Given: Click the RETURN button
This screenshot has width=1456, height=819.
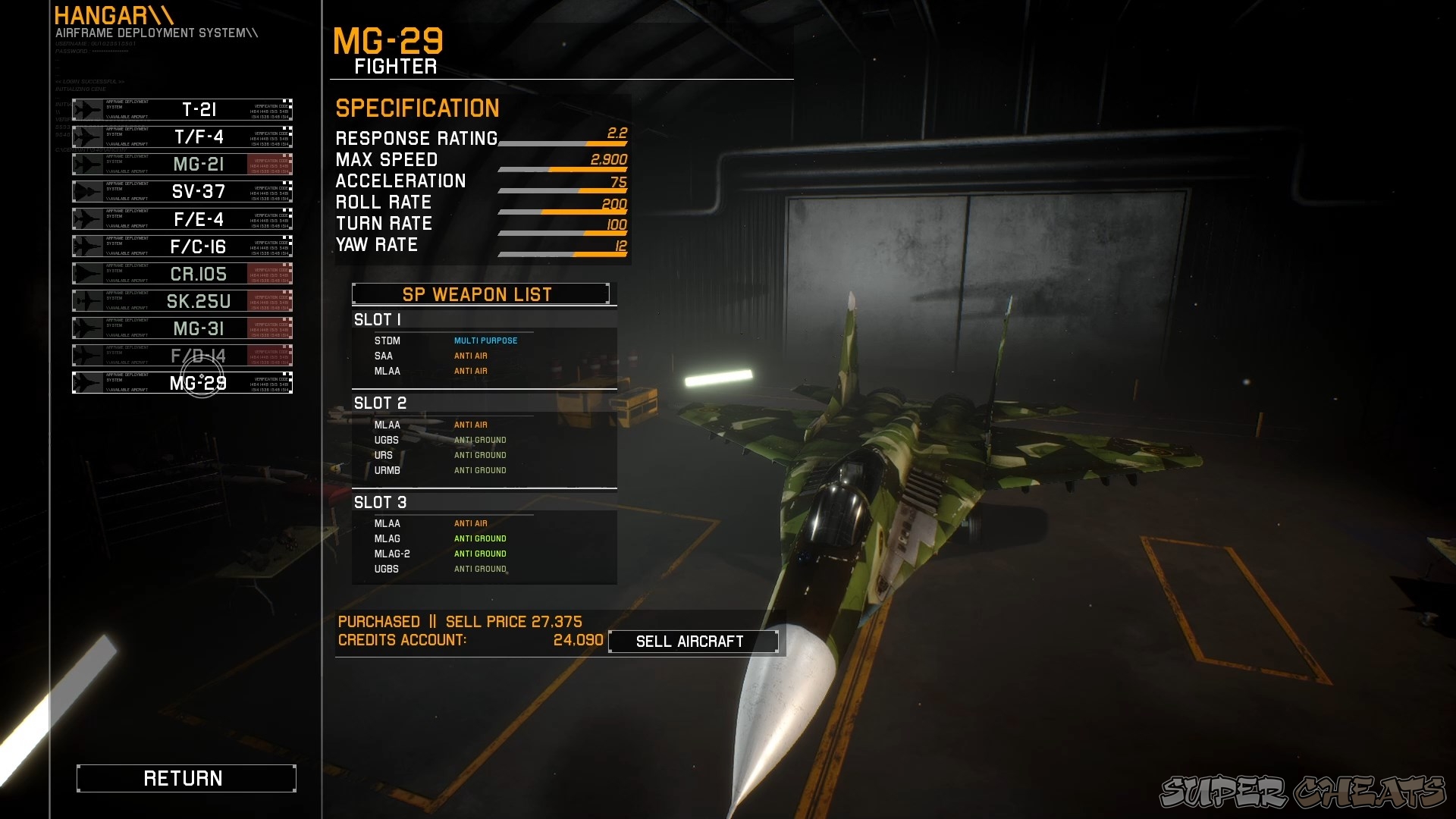Looking at the screenshot, I should [186, 777].
